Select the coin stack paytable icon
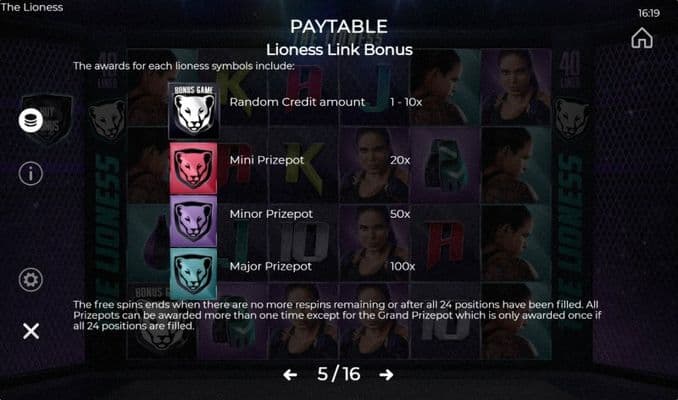678x400 pixels. click(31, 120)
